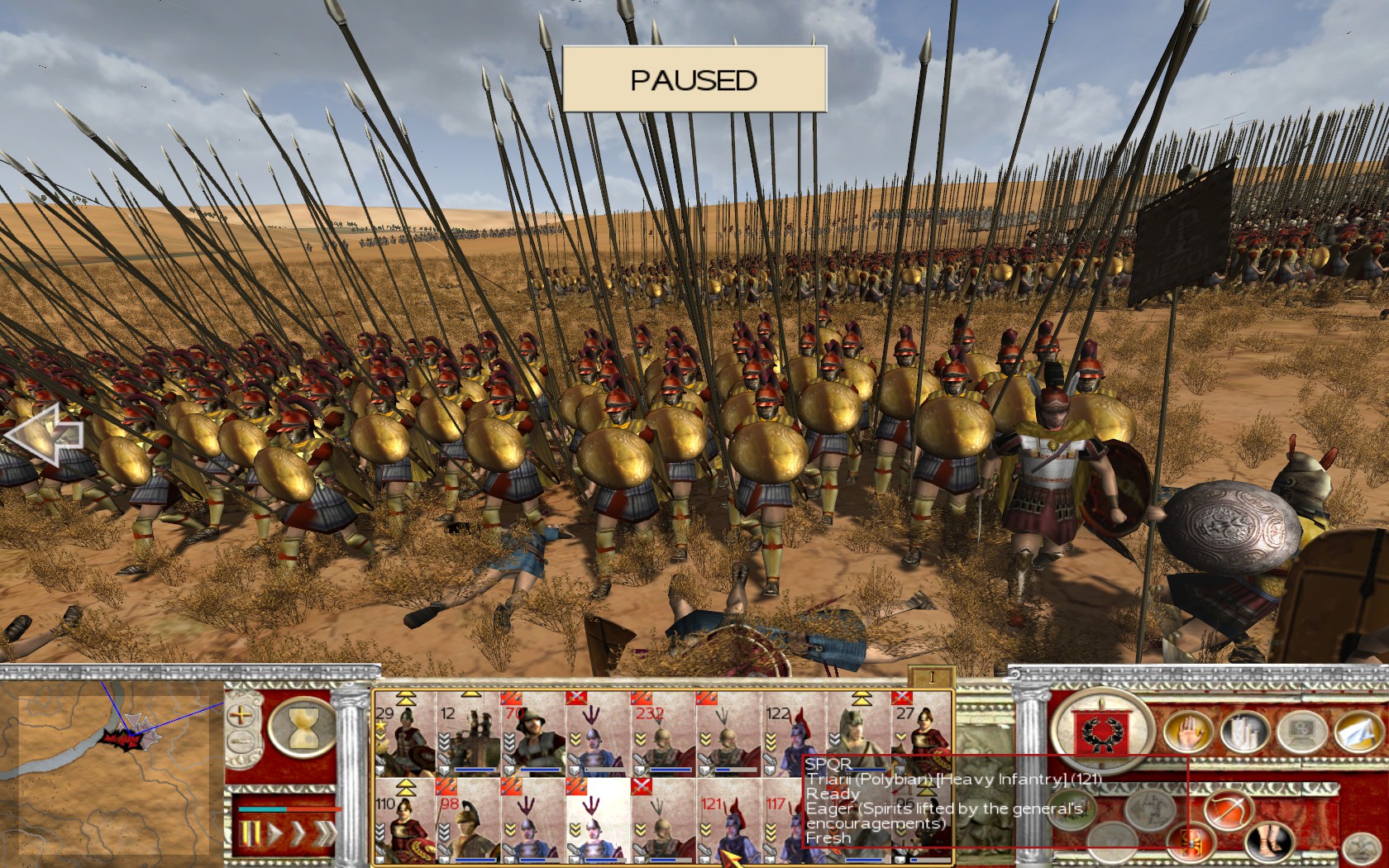Select the general's unit card with 29 men

404,736
